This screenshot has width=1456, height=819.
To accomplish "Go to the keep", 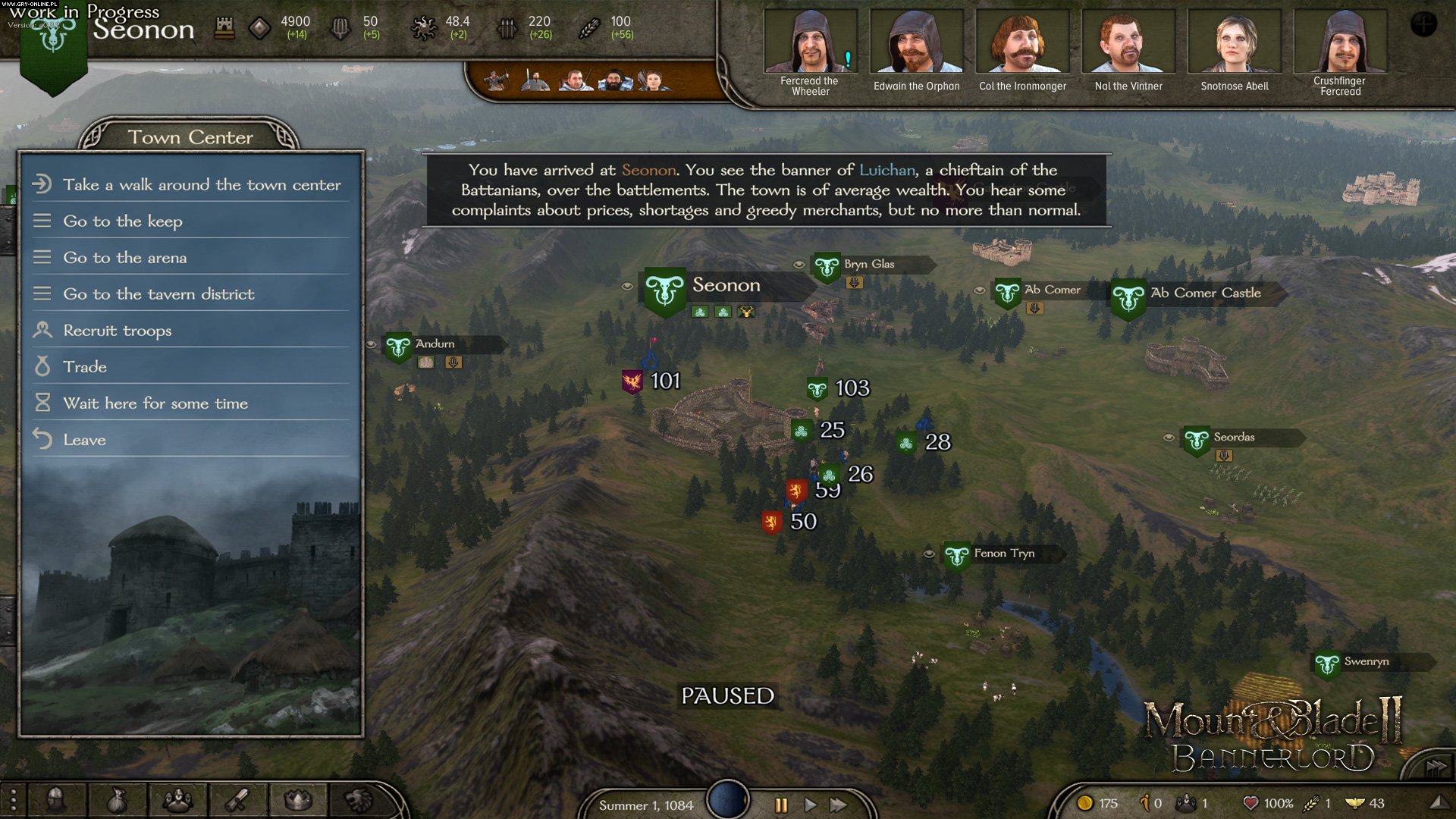I will pos(123,221).
